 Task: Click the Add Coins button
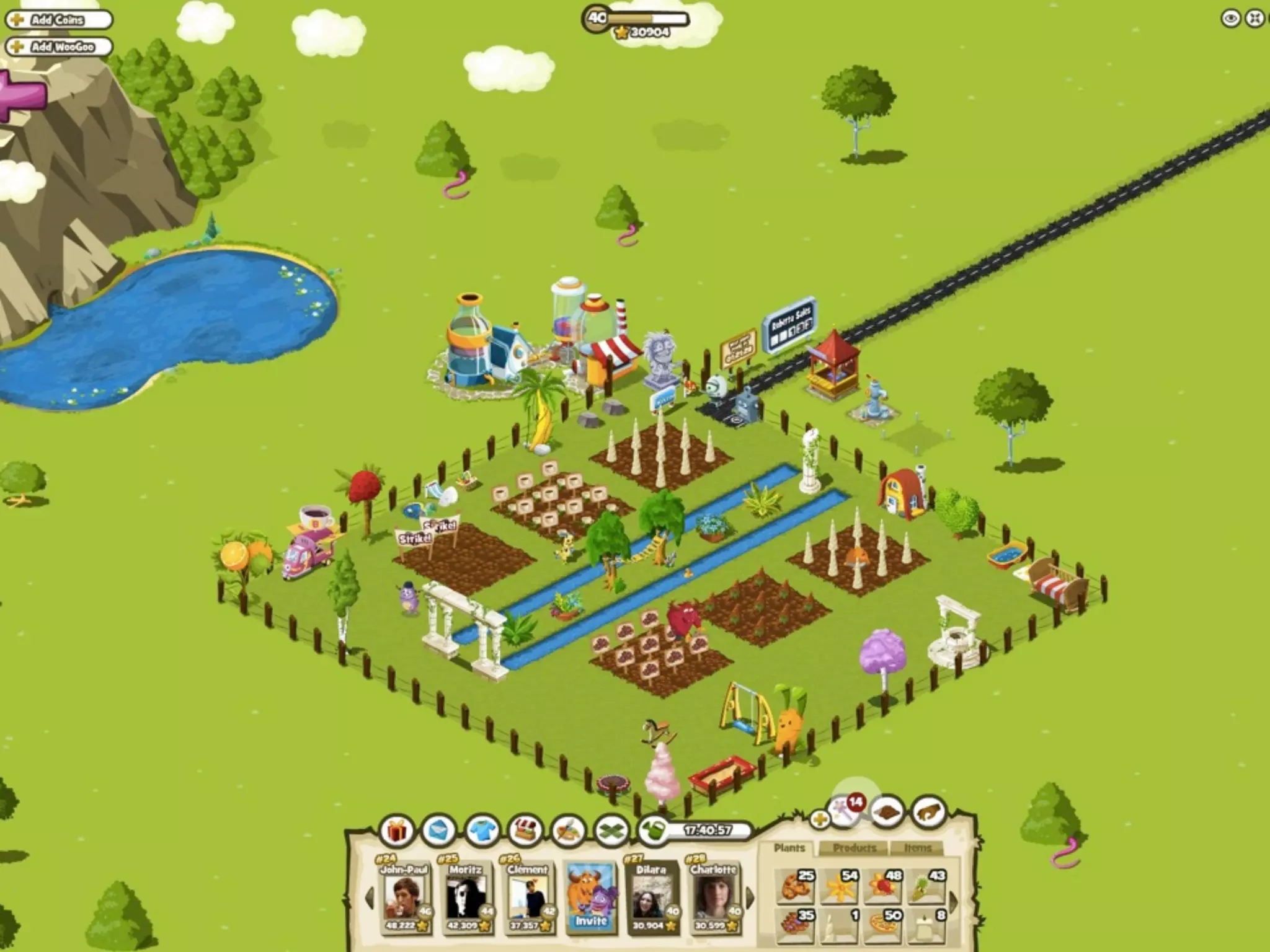pyautogui.click(x=58, y=20)
